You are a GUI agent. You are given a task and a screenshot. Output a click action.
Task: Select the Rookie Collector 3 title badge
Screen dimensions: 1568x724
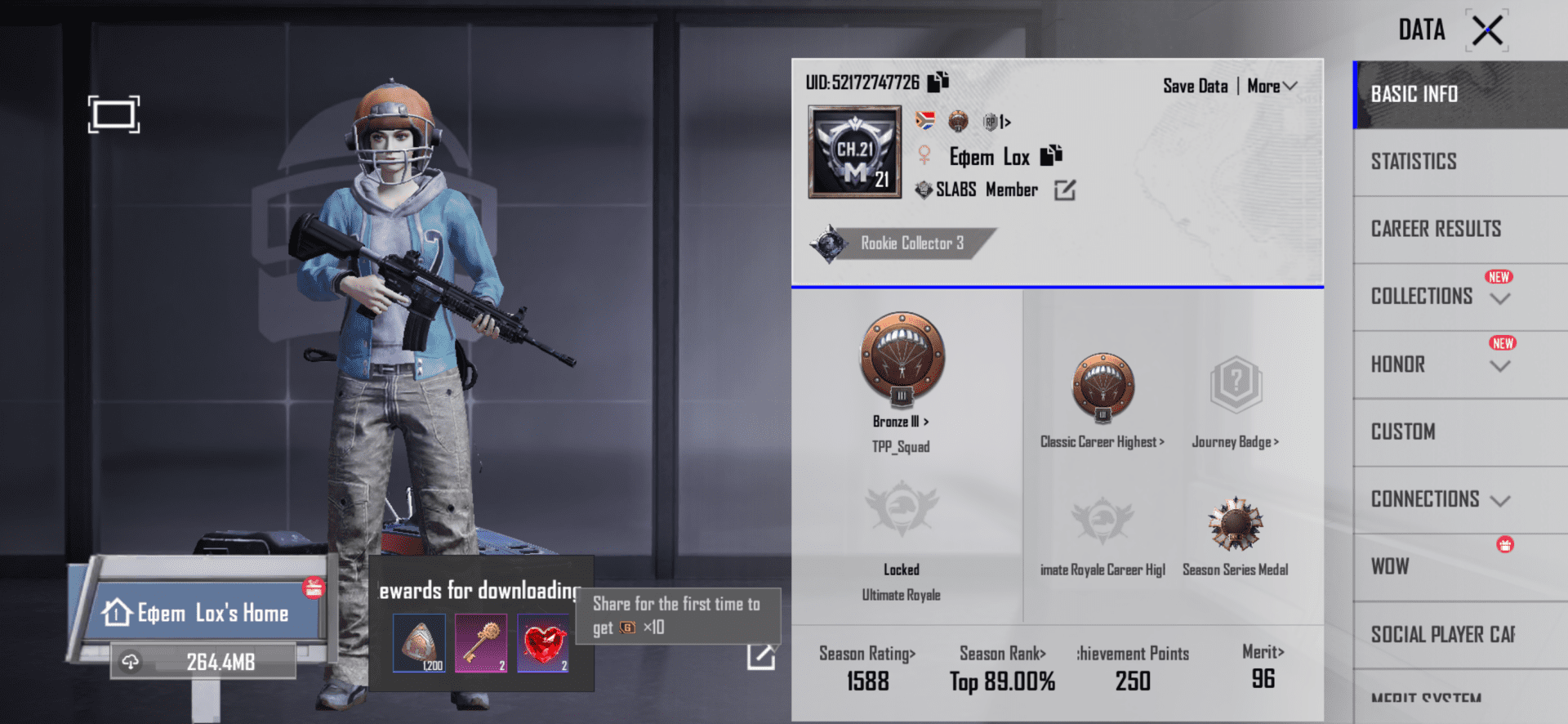(905, 243)
